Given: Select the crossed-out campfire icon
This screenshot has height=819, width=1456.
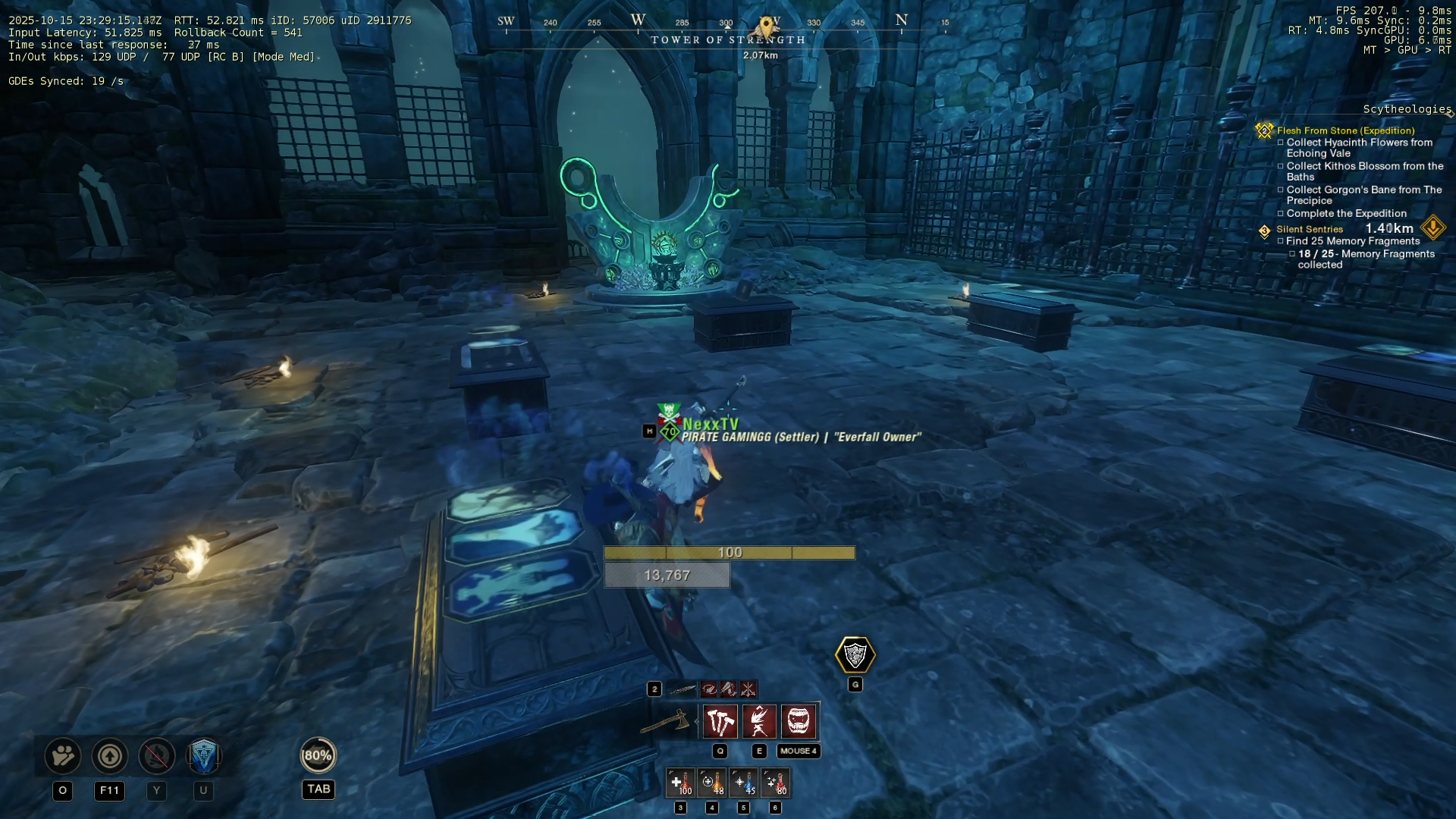Looking at the screenshot, I should pyautogui.click(x=157, y=756).
